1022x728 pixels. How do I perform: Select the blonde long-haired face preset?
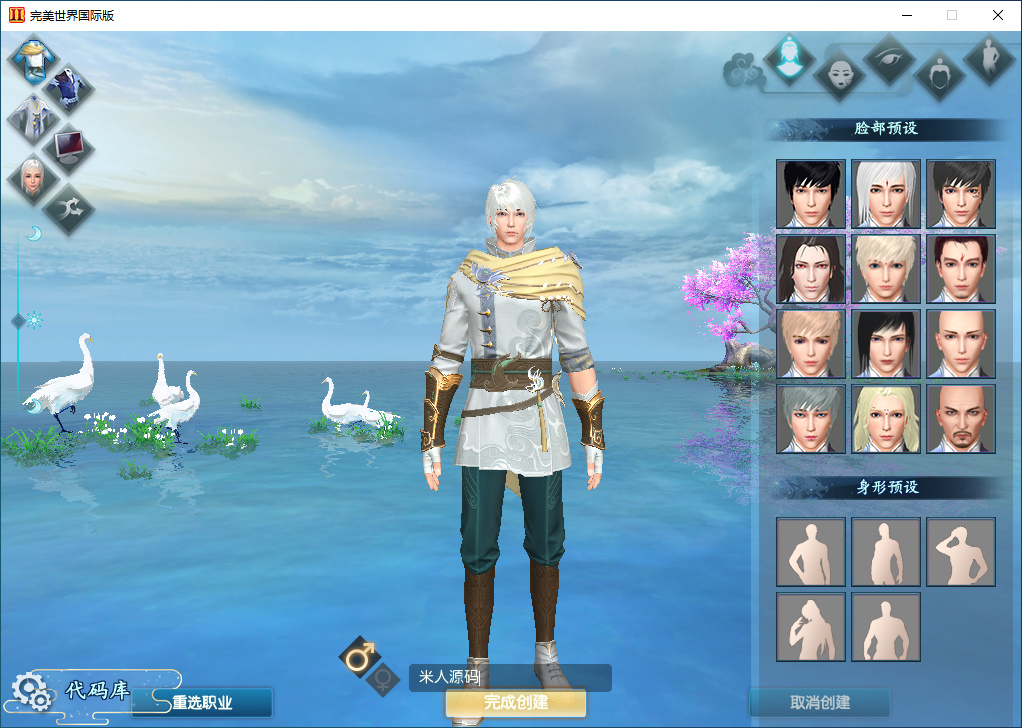point(885,419)
